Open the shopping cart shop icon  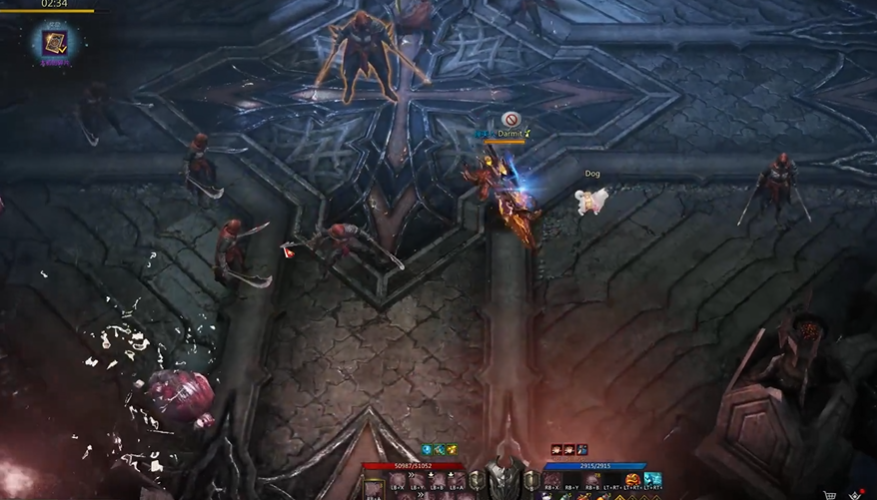pos(829,494)
